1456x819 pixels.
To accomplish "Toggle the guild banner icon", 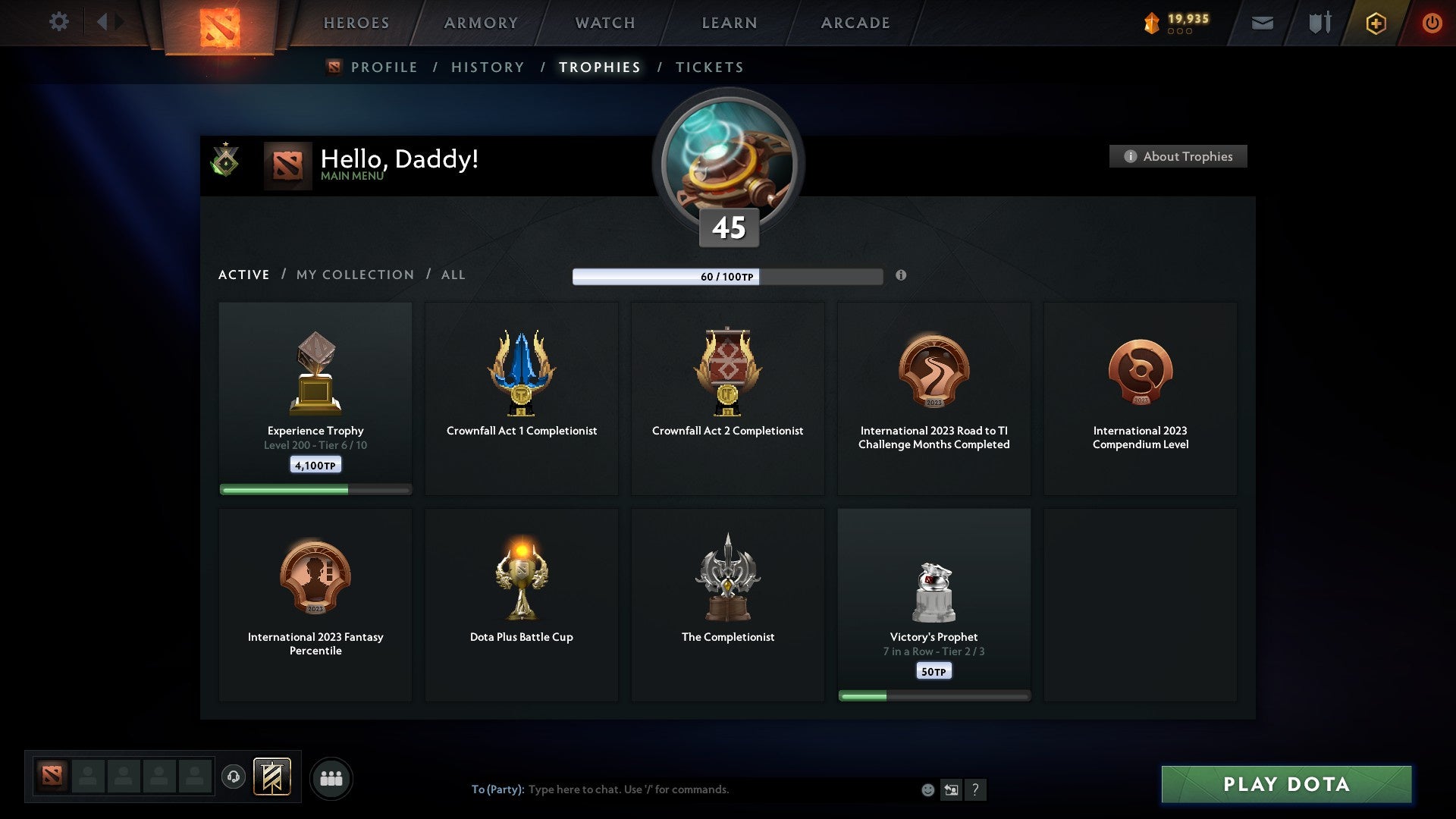I will pos(273,777).
